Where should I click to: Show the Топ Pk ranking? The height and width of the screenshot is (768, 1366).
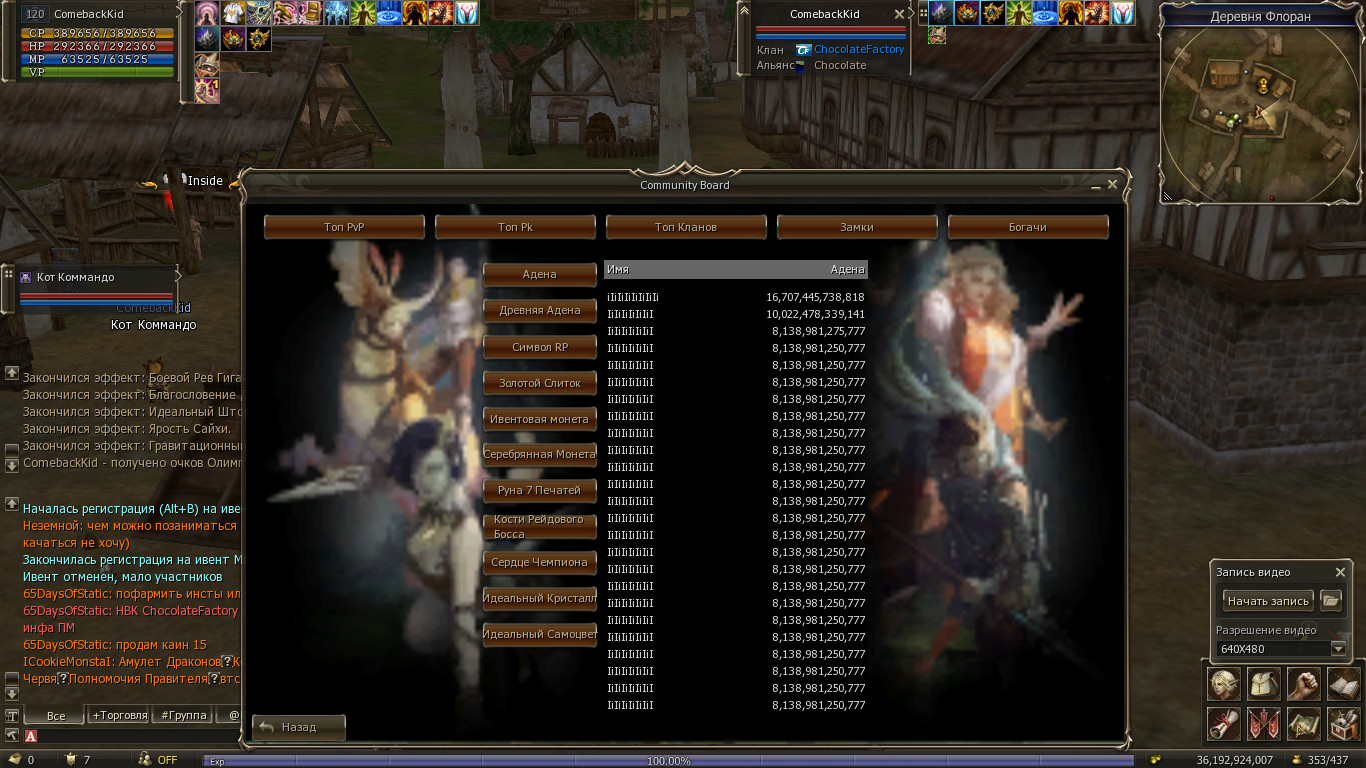click(x=515, y=227)
